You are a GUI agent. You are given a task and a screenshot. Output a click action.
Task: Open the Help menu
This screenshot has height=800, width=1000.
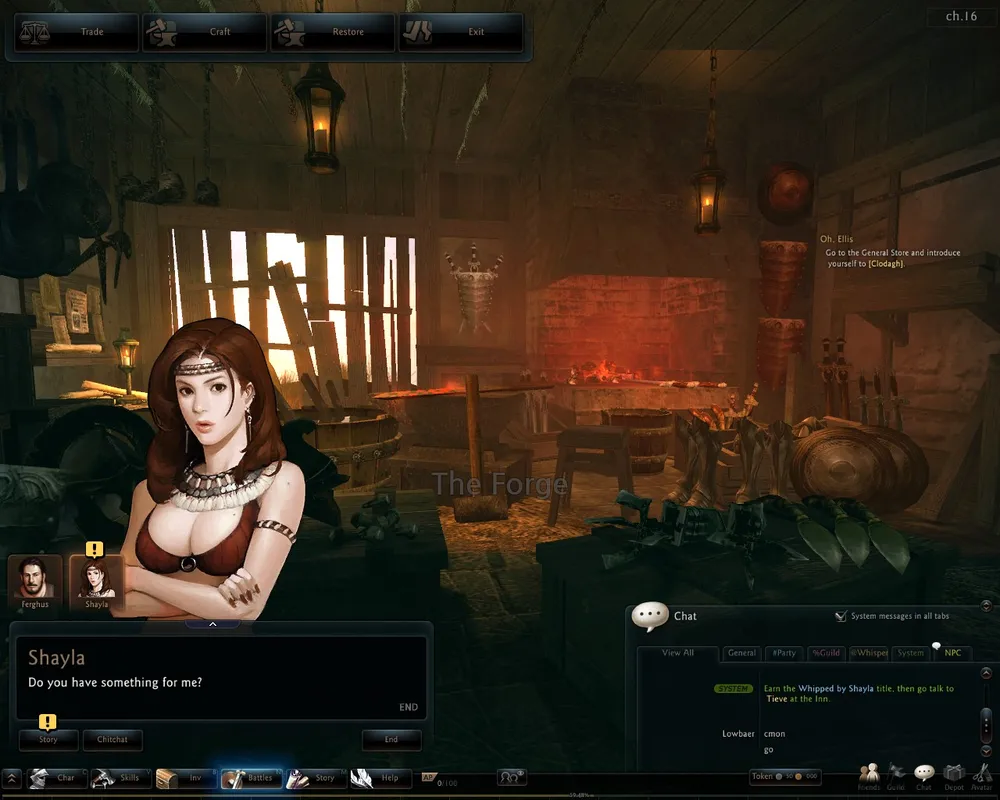click(x=379, y=778)
